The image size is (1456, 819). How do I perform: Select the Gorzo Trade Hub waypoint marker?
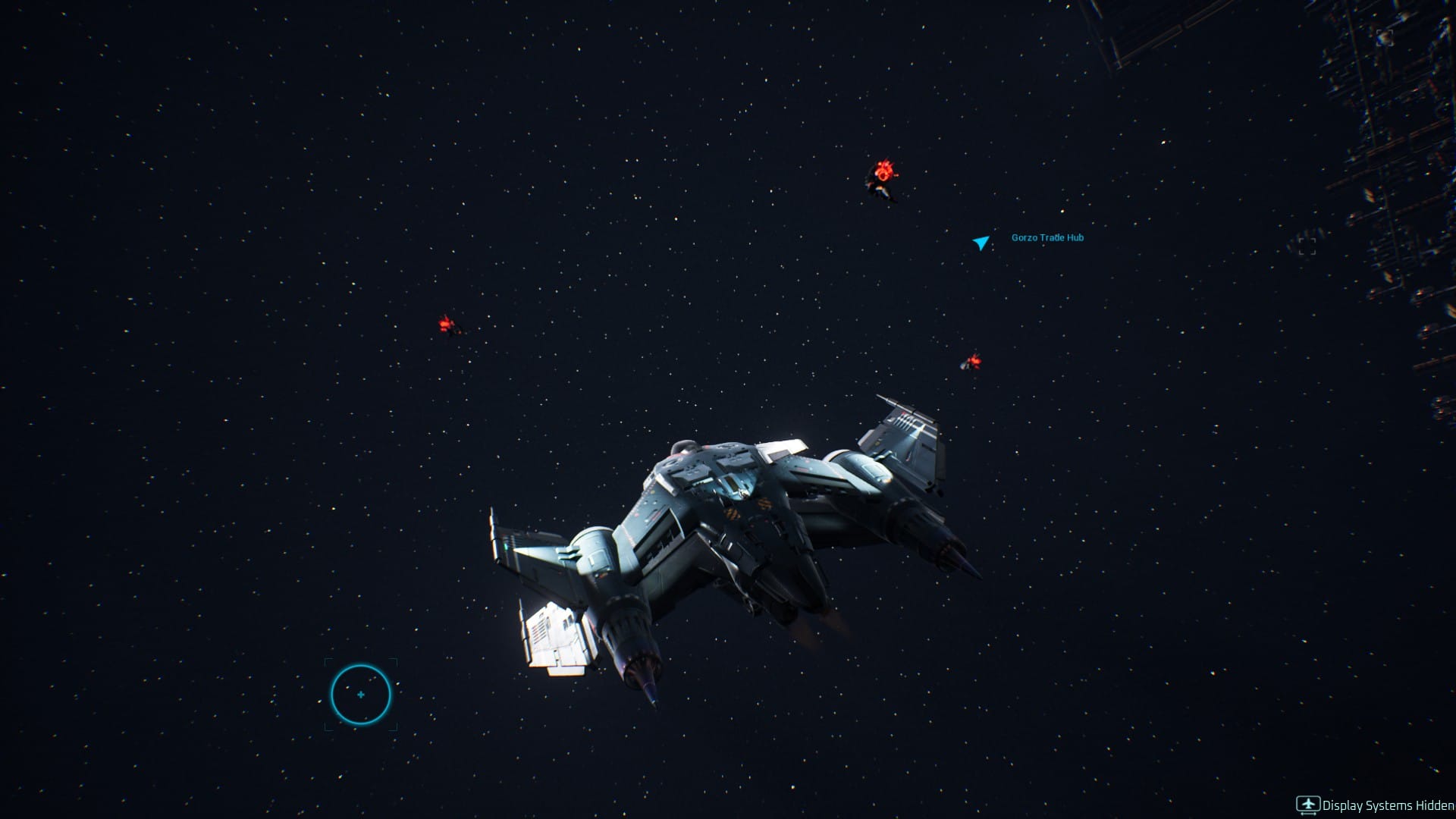(x=981, y=242)
